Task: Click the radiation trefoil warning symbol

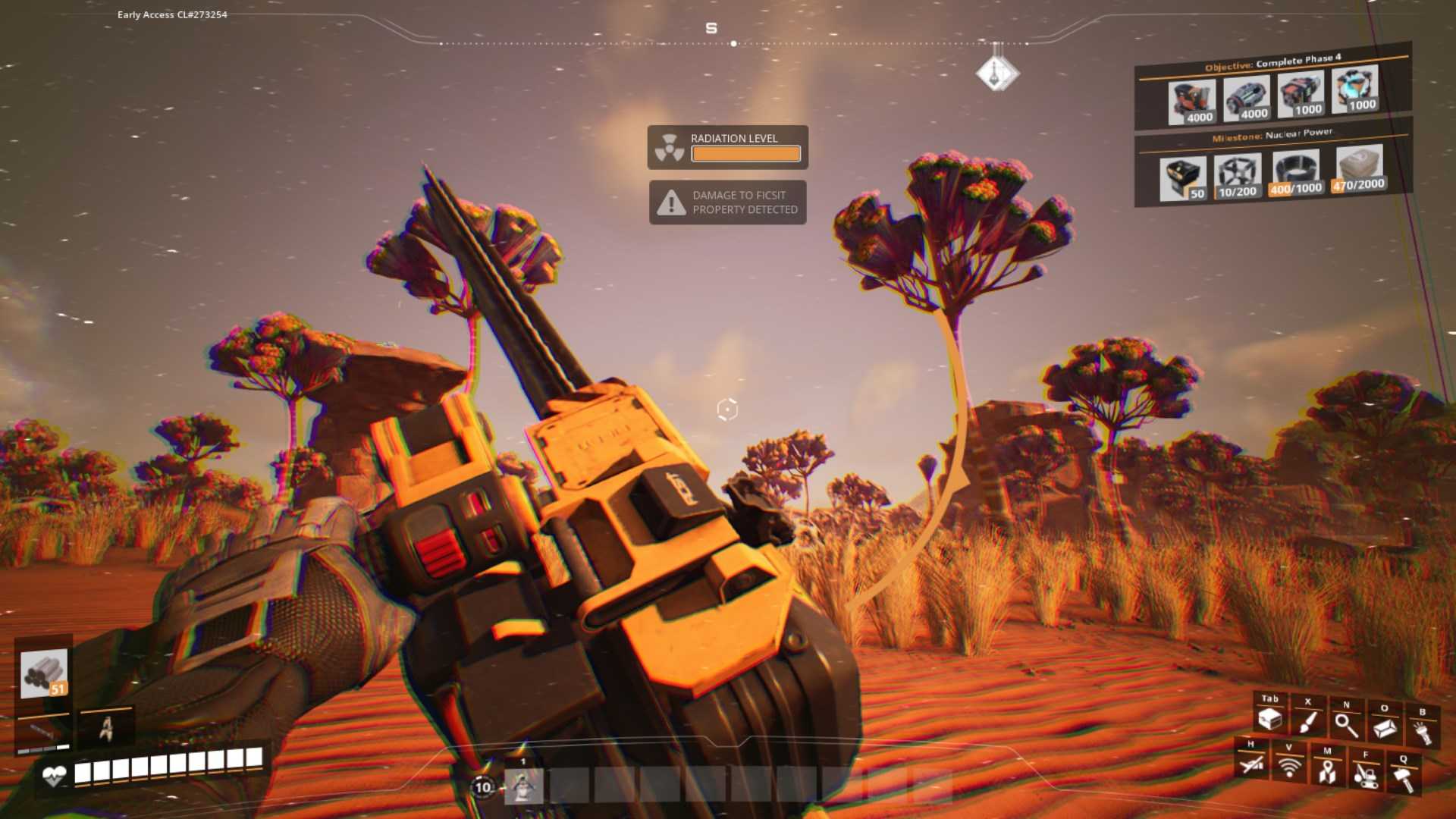Action: [x=670, y=146]
